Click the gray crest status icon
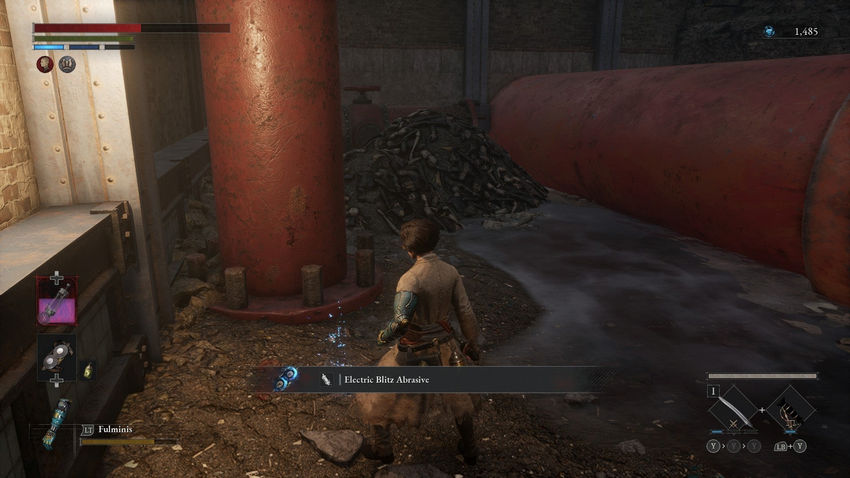 pos(67,64)
